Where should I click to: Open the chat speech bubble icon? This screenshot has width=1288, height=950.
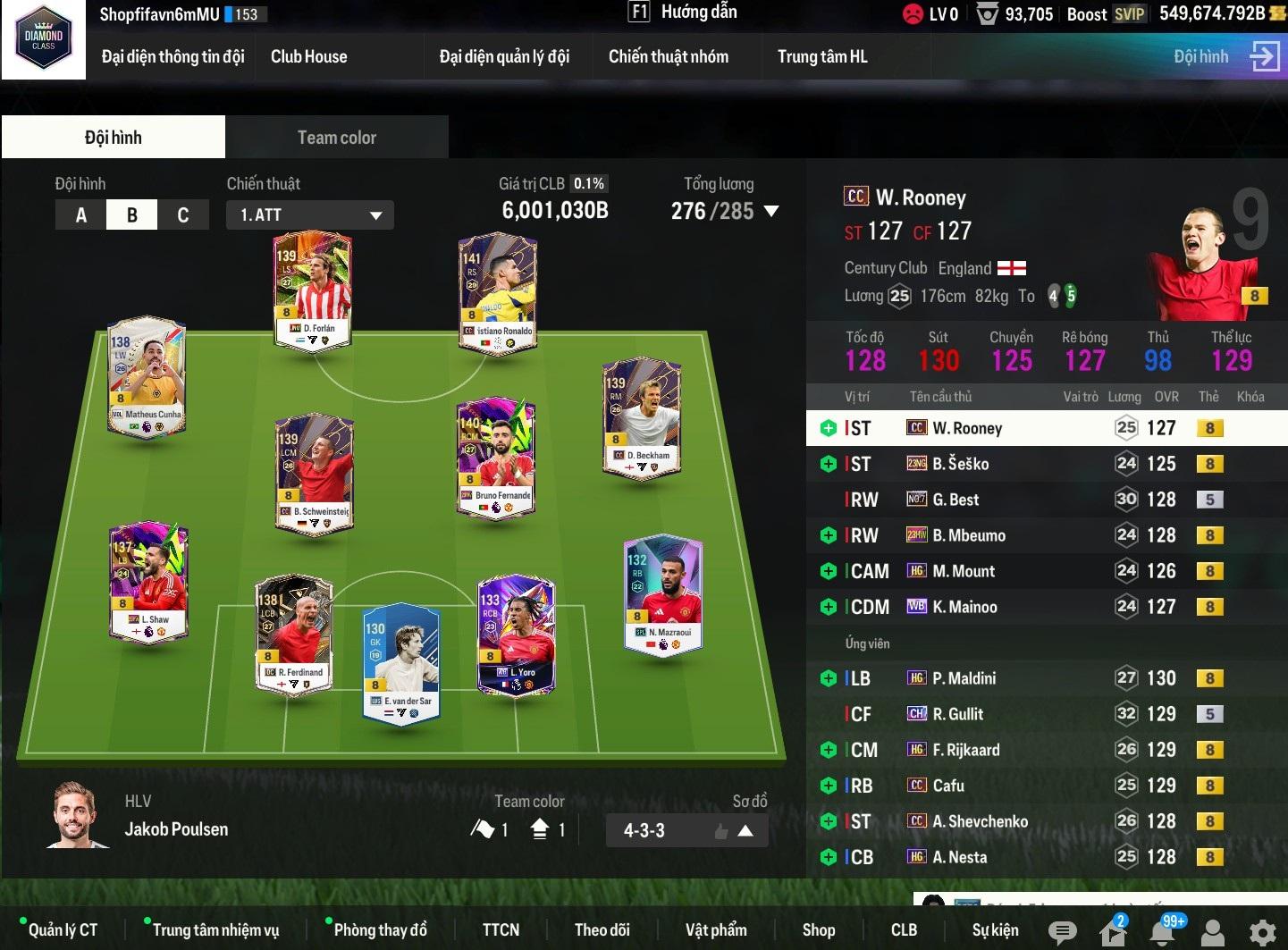point(1062,932)
